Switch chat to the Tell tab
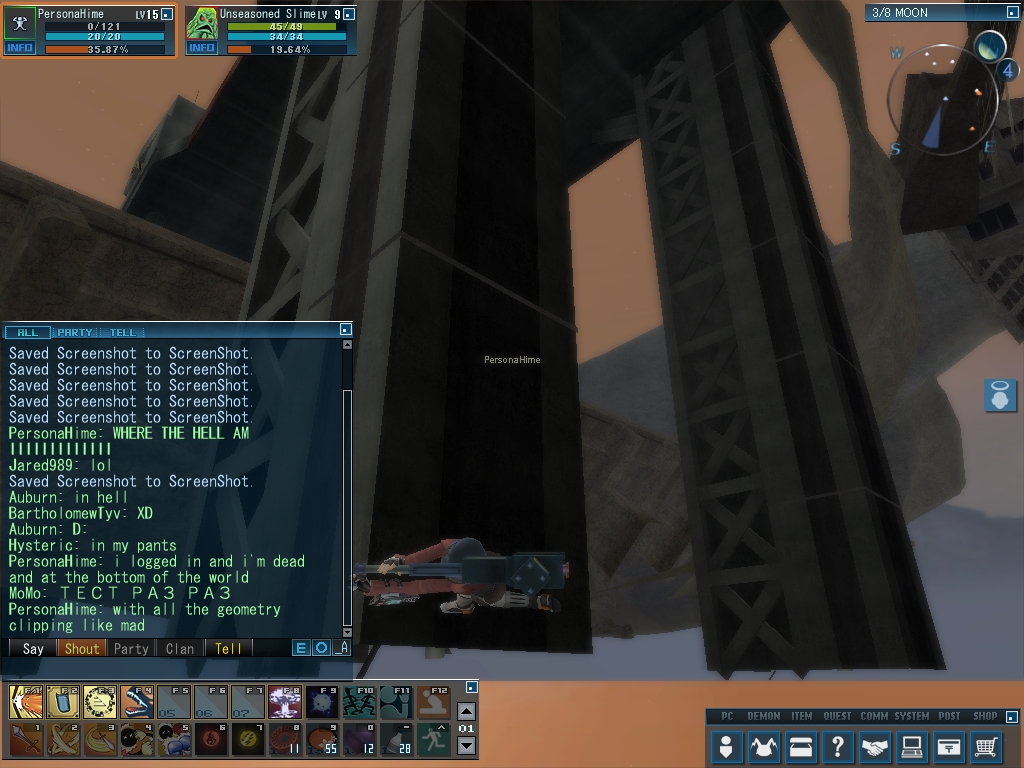The image size is (1024, 768). tap(122, 332)
